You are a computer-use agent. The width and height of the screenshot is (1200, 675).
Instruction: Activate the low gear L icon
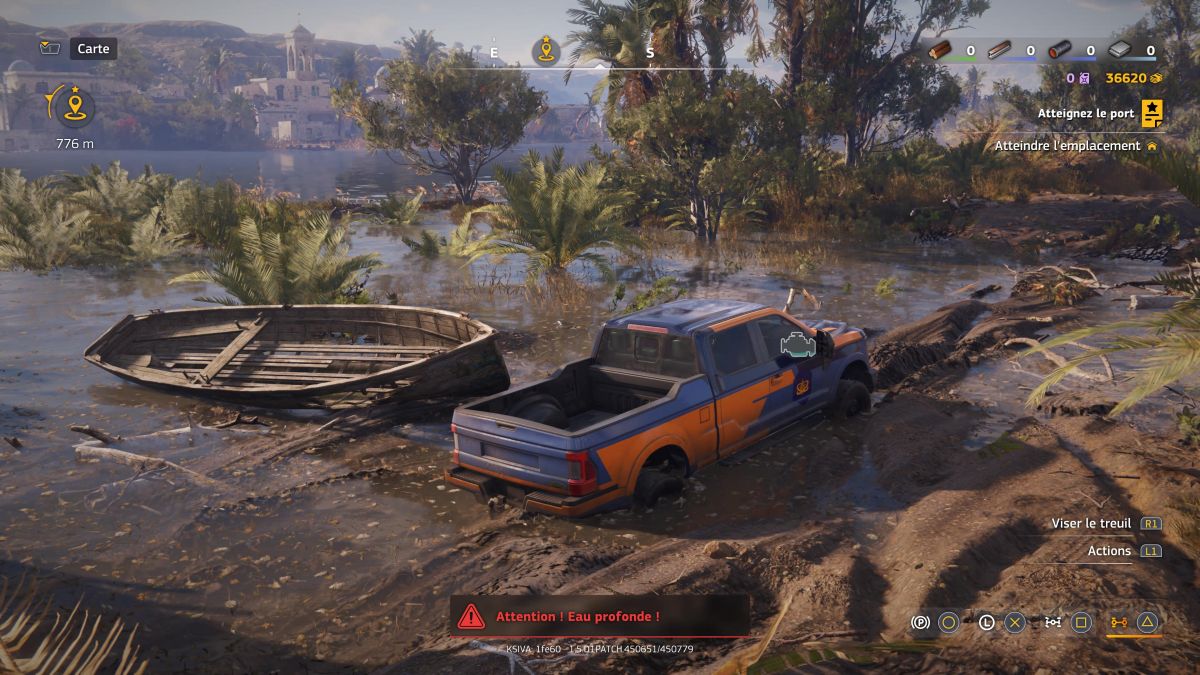tap(986, 622)
